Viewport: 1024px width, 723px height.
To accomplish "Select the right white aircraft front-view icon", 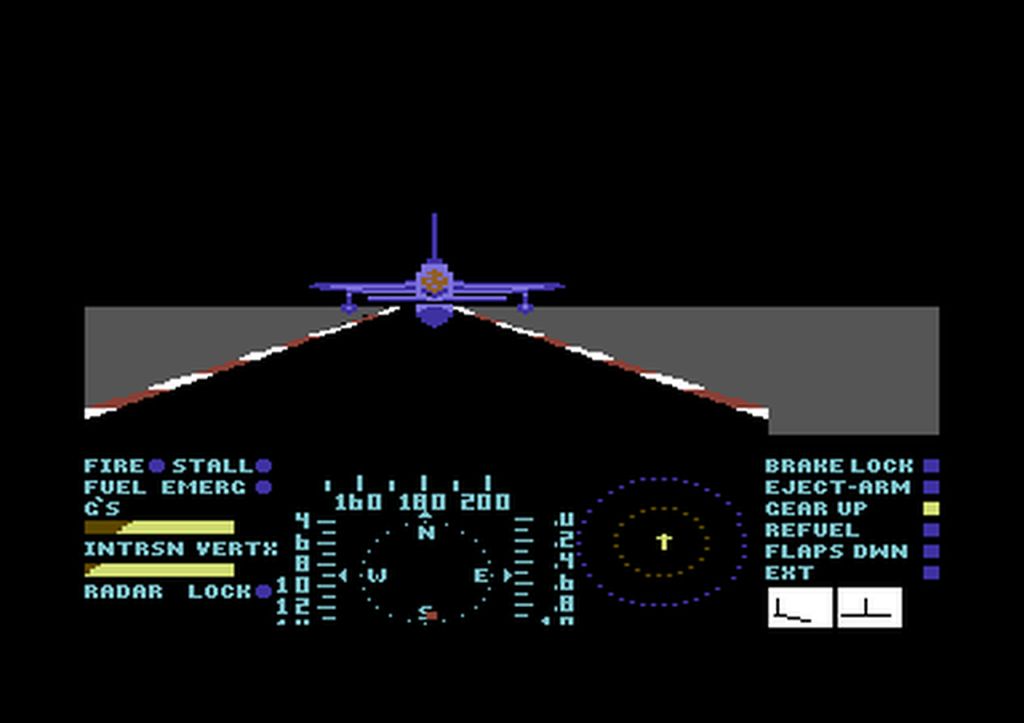I will point(869,608).
